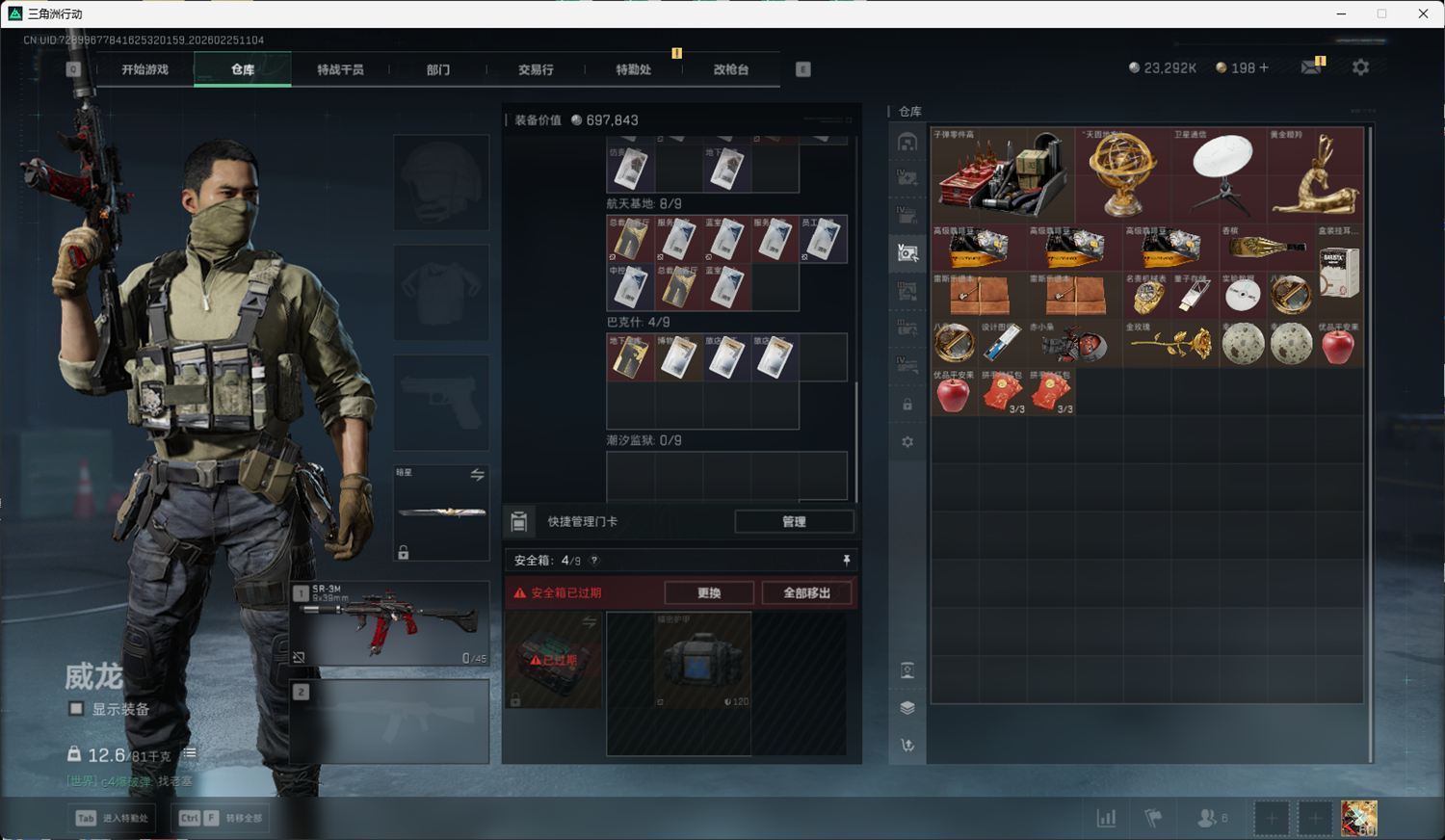Switch to the 特战干员 tab

[x=340, y=69]
